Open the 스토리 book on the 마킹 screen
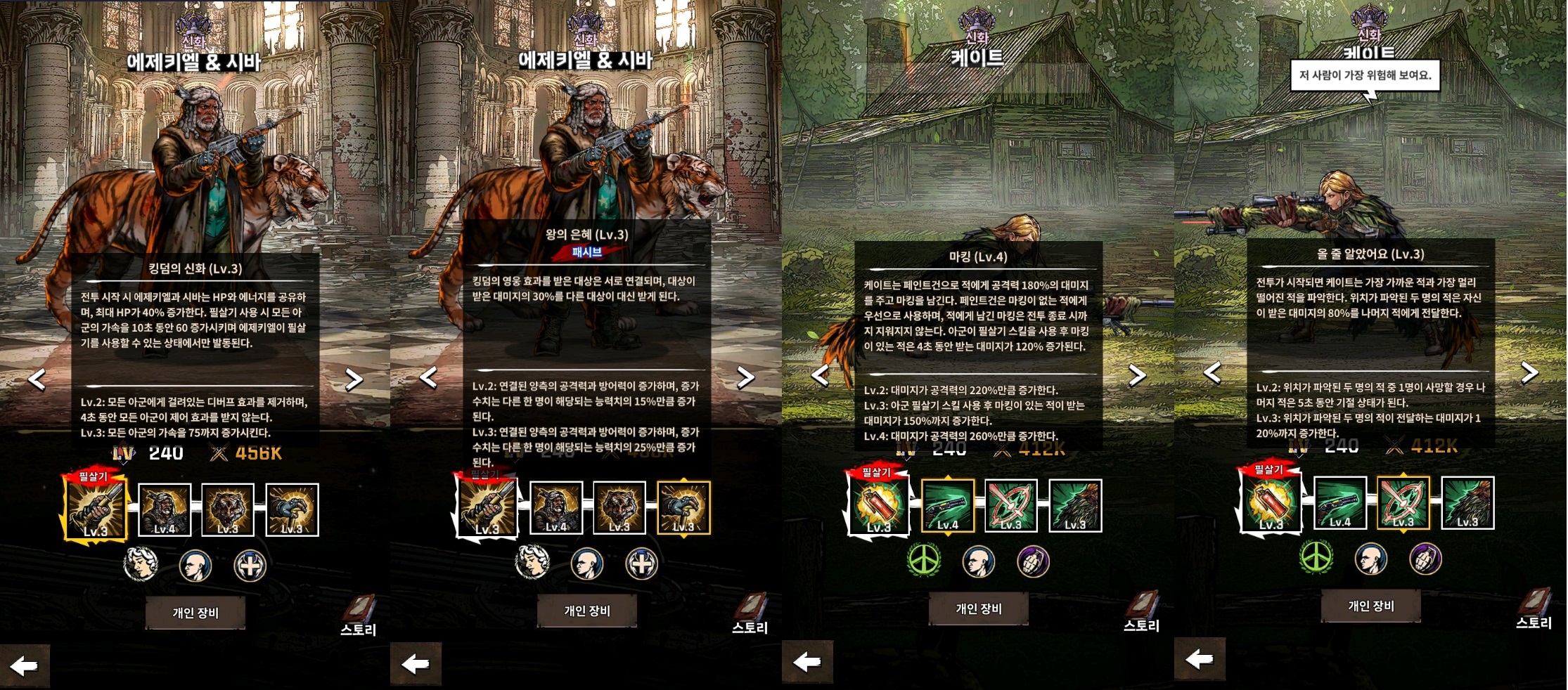Screen dimensions: 1568x690 pyautogui.click(x=1142, y=611)
